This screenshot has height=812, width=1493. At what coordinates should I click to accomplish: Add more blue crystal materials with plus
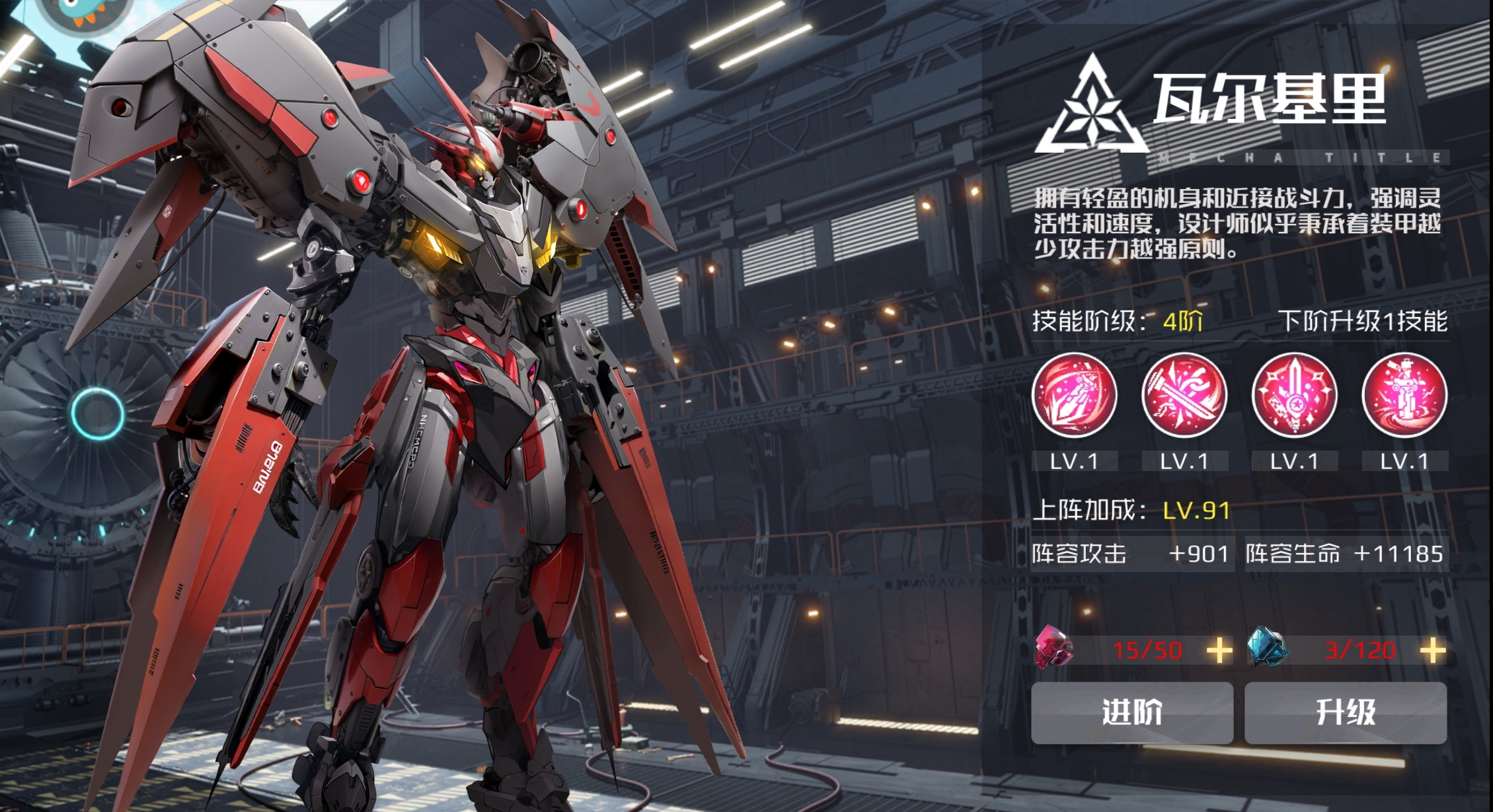[1432, 651]
